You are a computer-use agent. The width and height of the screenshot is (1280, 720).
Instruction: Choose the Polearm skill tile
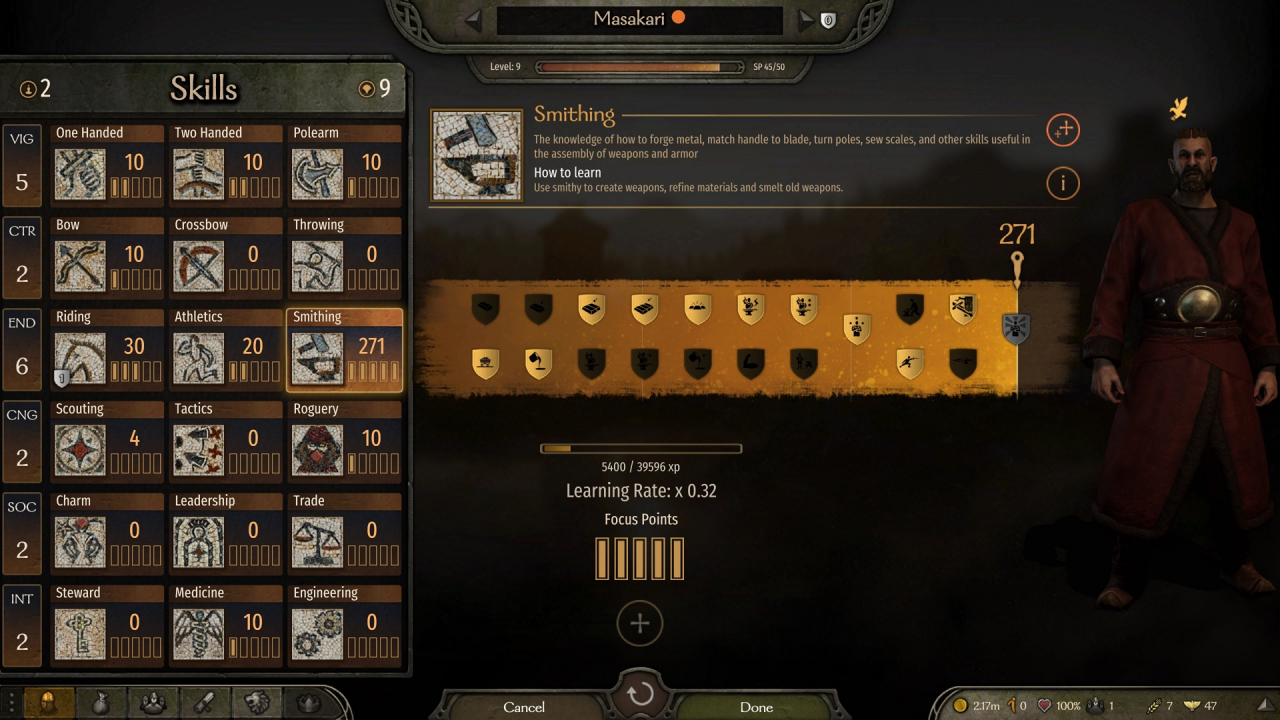(344, 164)
